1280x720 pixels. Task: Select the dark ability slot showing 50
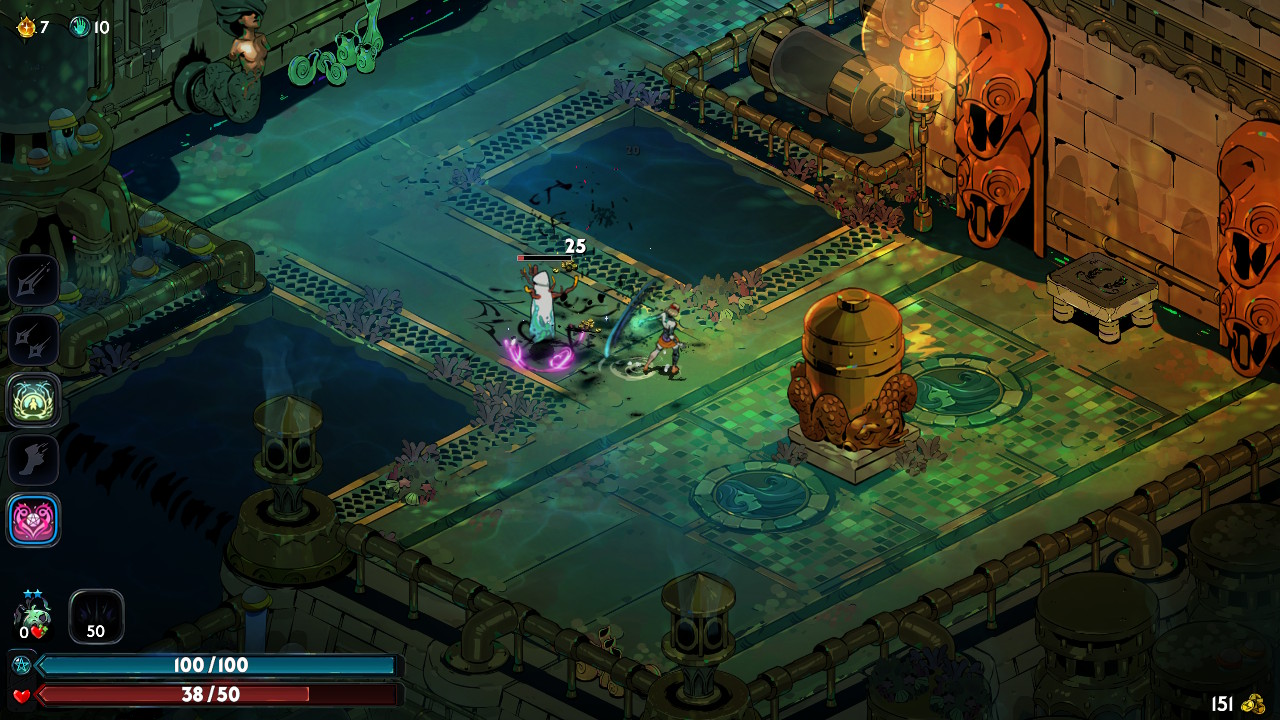coord(96,616)
